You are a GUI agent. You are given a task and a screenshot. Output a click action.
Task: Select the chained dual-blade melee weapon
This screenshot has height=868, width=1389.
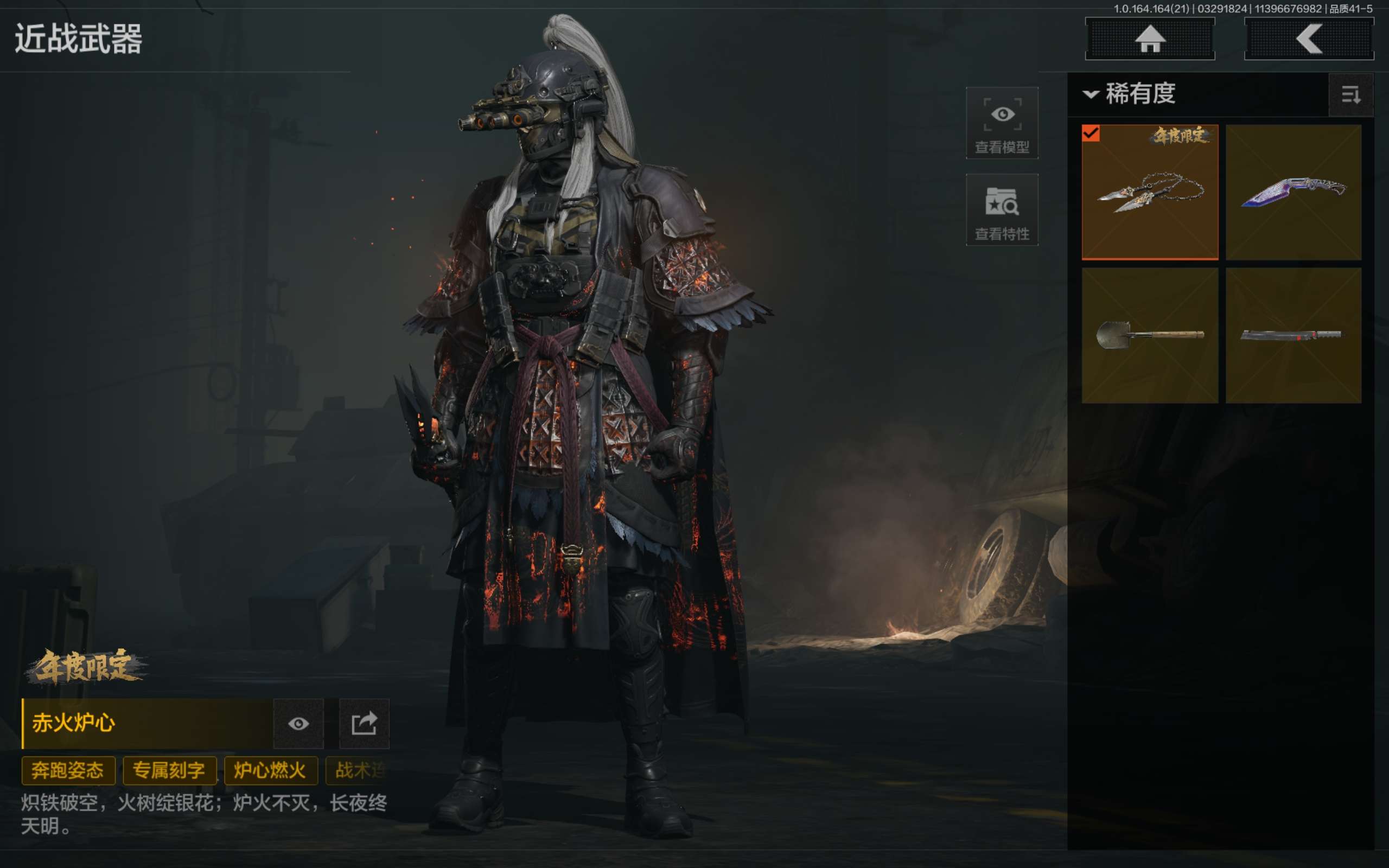[1150, 192]
